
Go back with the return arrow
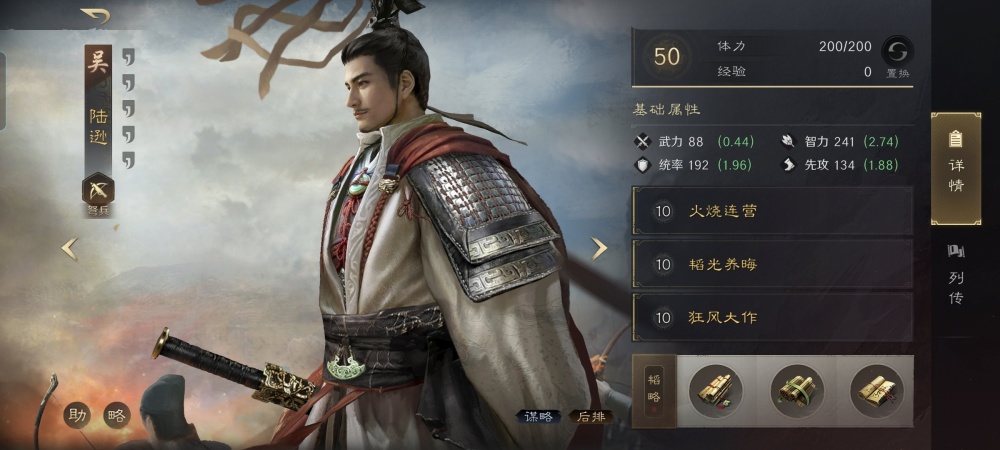click(x=96, y=16)
